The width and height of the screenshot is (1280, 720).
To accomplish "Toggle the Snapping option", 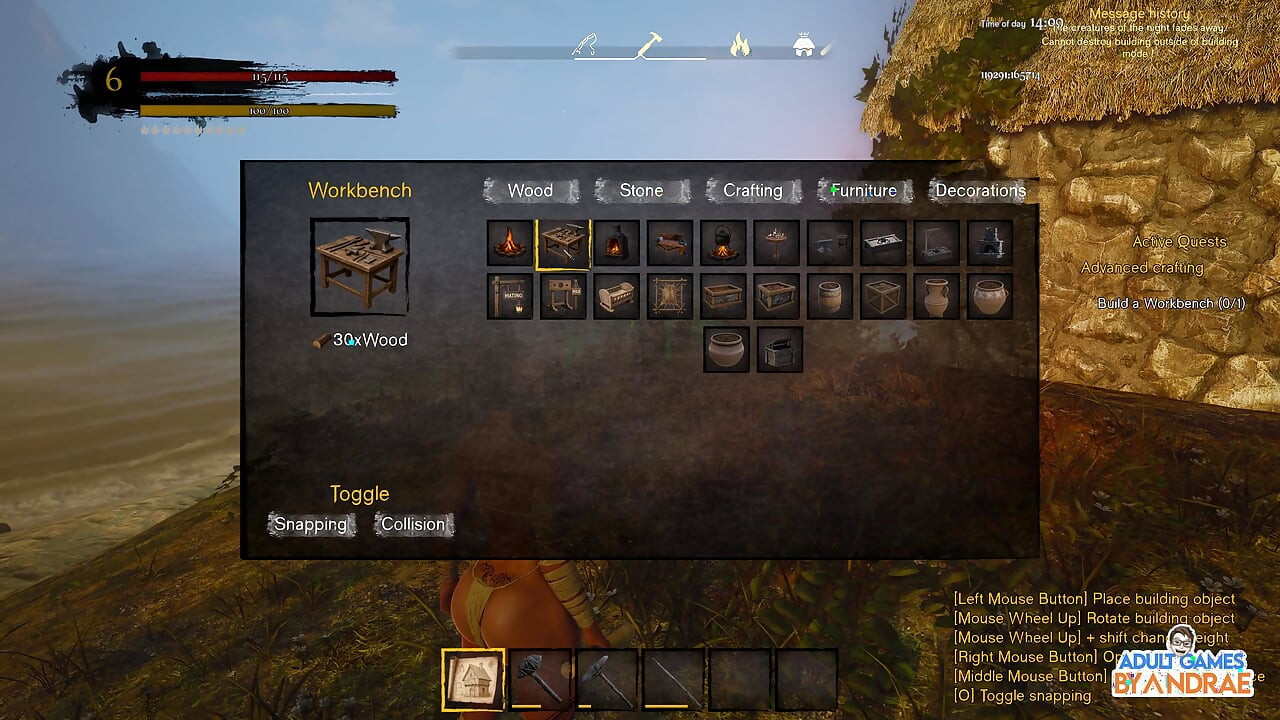I will tap(311, 525).
